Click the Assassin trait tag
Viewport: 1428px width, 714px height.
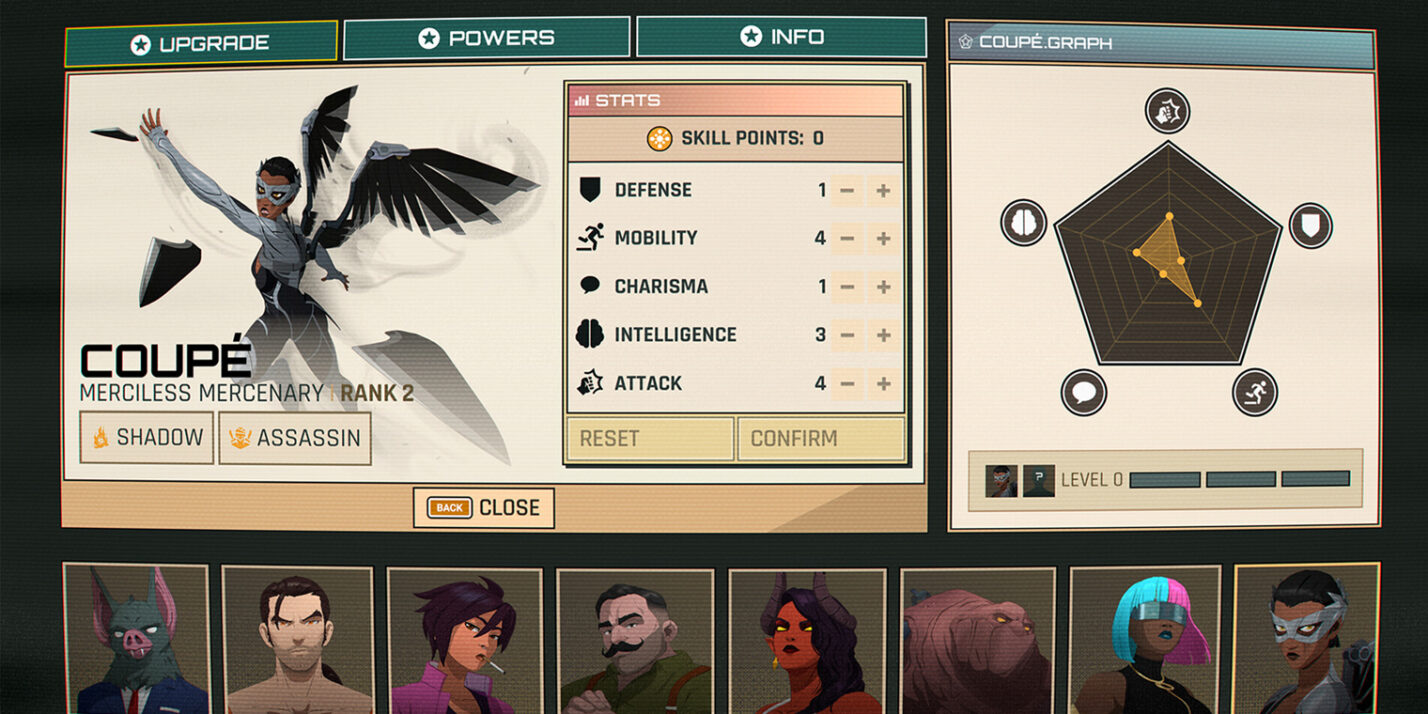click(x=295, y=438)
